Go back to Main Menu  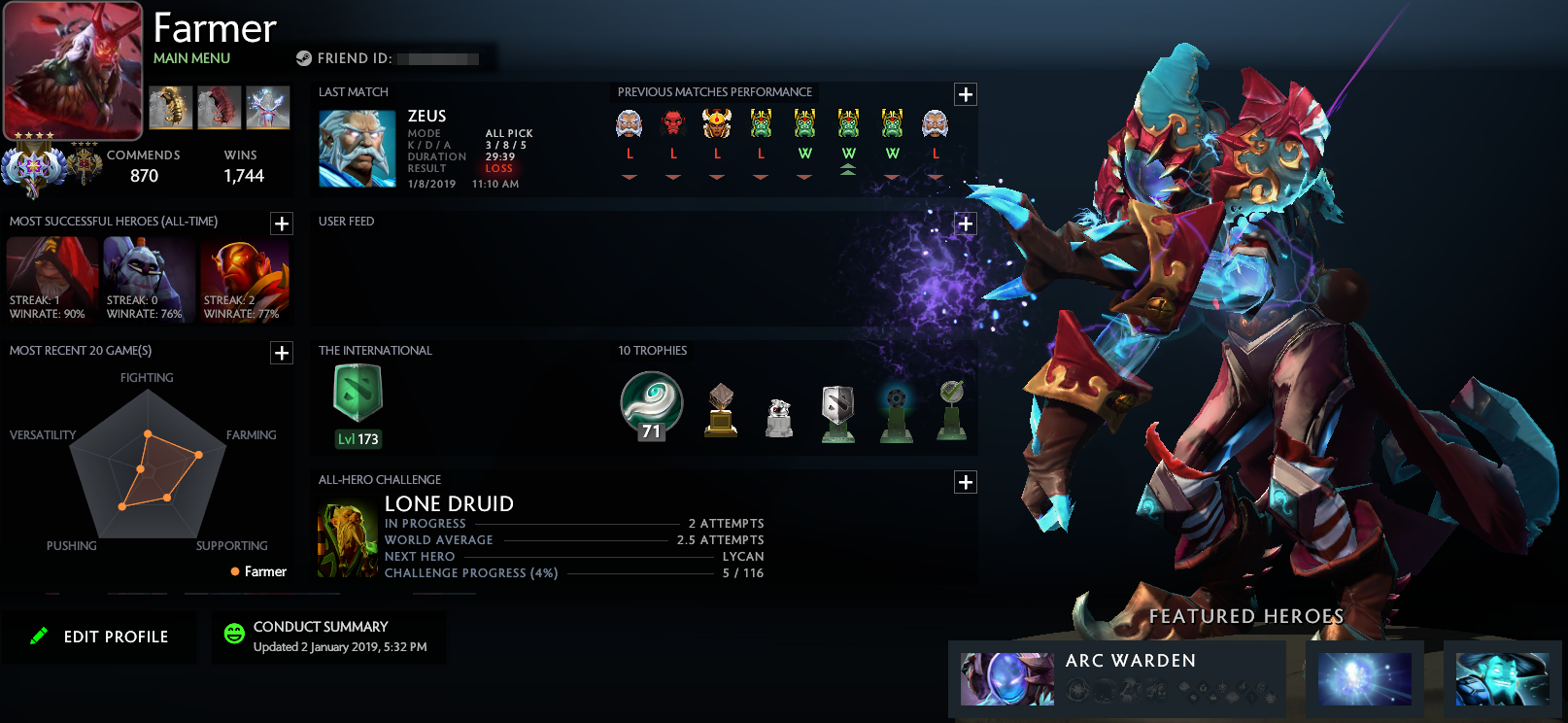191,58
